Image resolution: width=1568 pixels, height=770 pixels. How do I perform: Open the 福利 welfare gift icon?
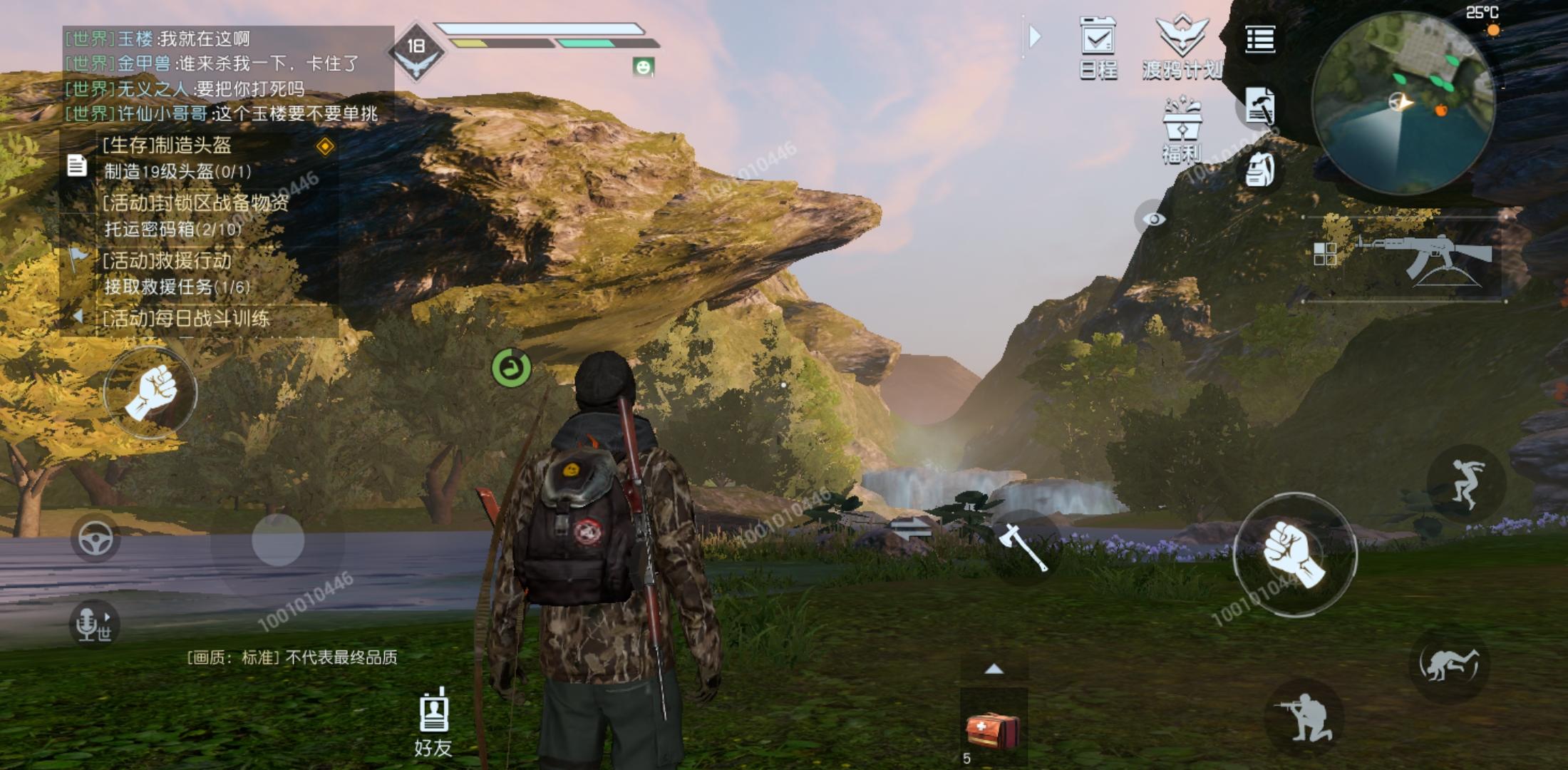[1182, 130]
